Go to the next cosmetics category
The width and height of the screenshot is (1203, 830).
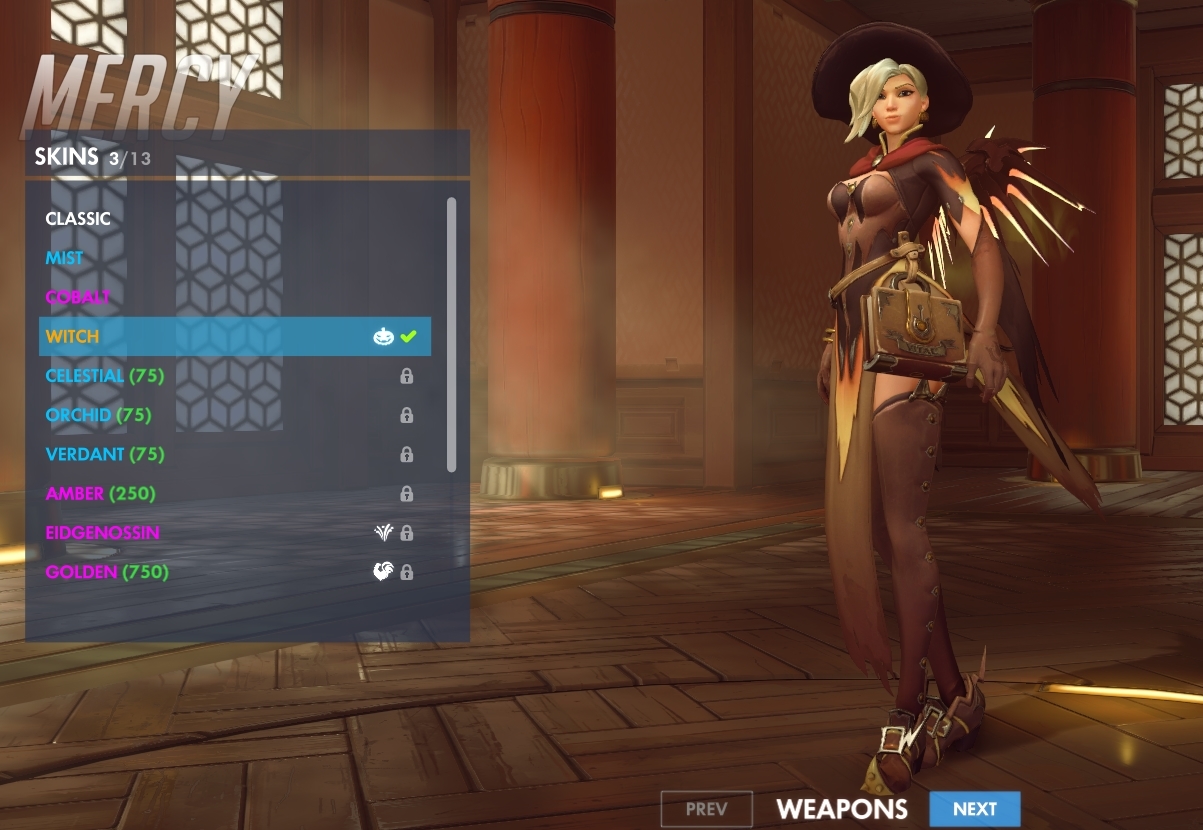(974, 809)
